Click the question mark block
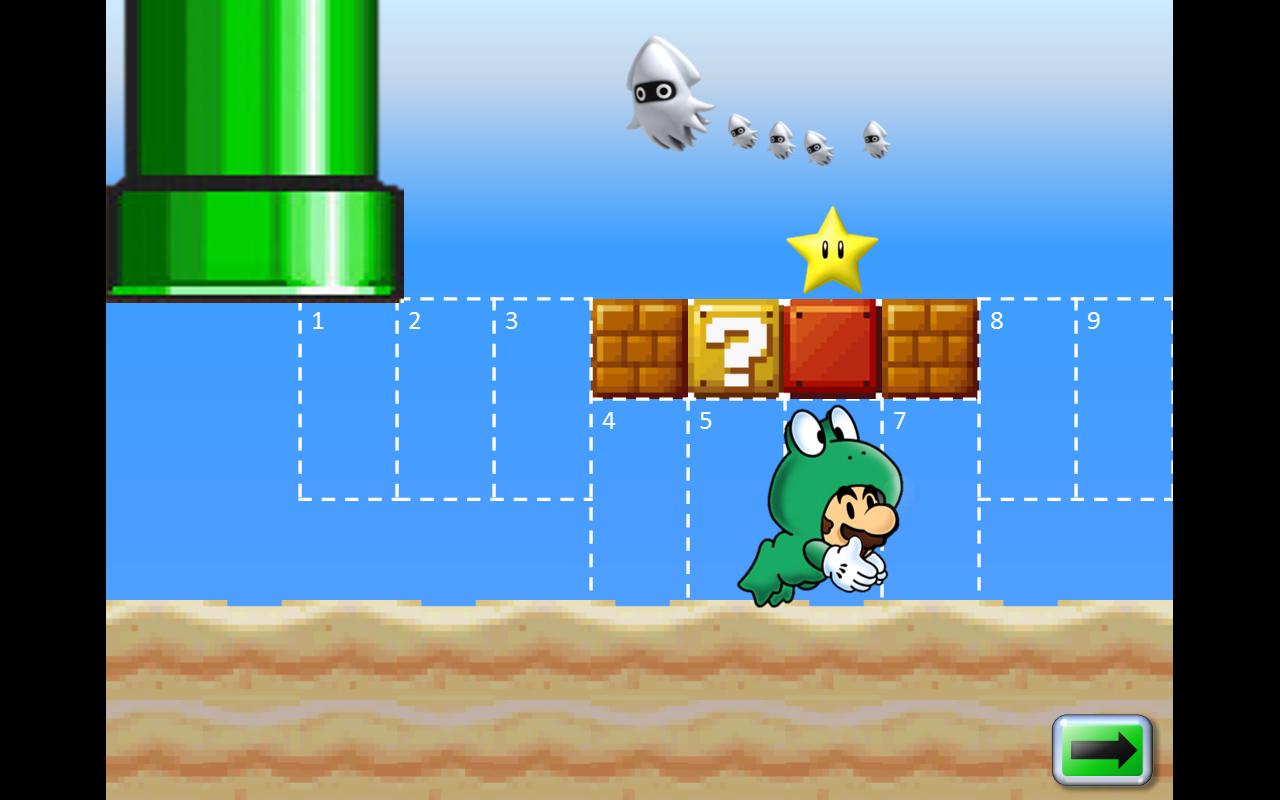The width and height of the screenshot is (1280, 800). tap(737, 347)
